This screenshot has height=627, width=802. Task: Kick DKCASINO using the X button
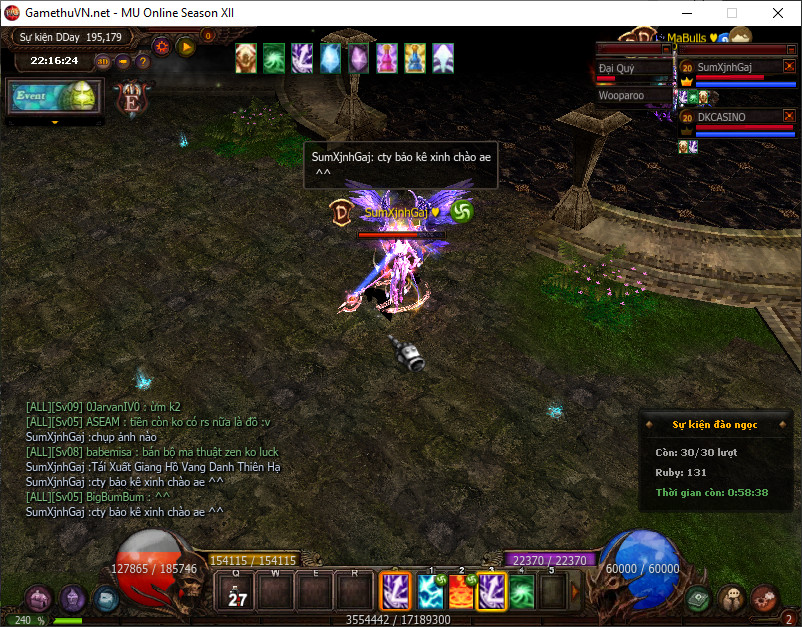coord(788,115)
